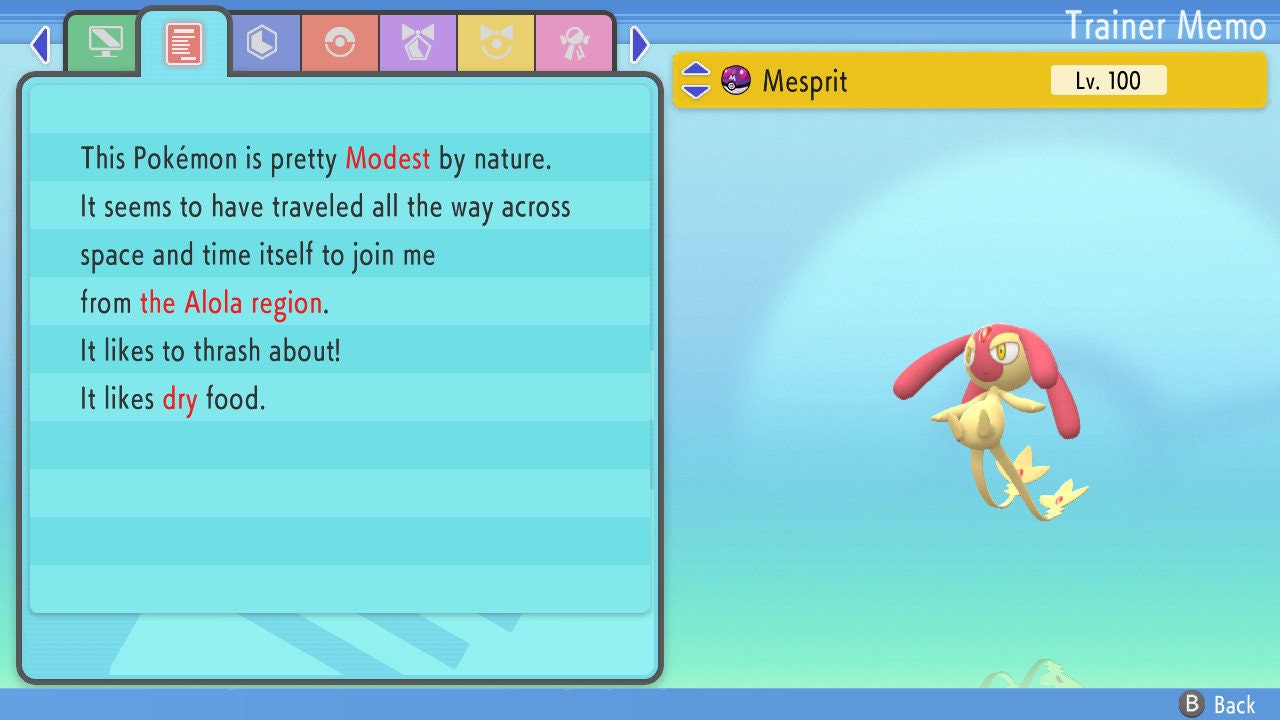The width and height of the screenshot is (1280, 720).
Task: Click the right arrow after the tabs
Action: tap(640, 44)
